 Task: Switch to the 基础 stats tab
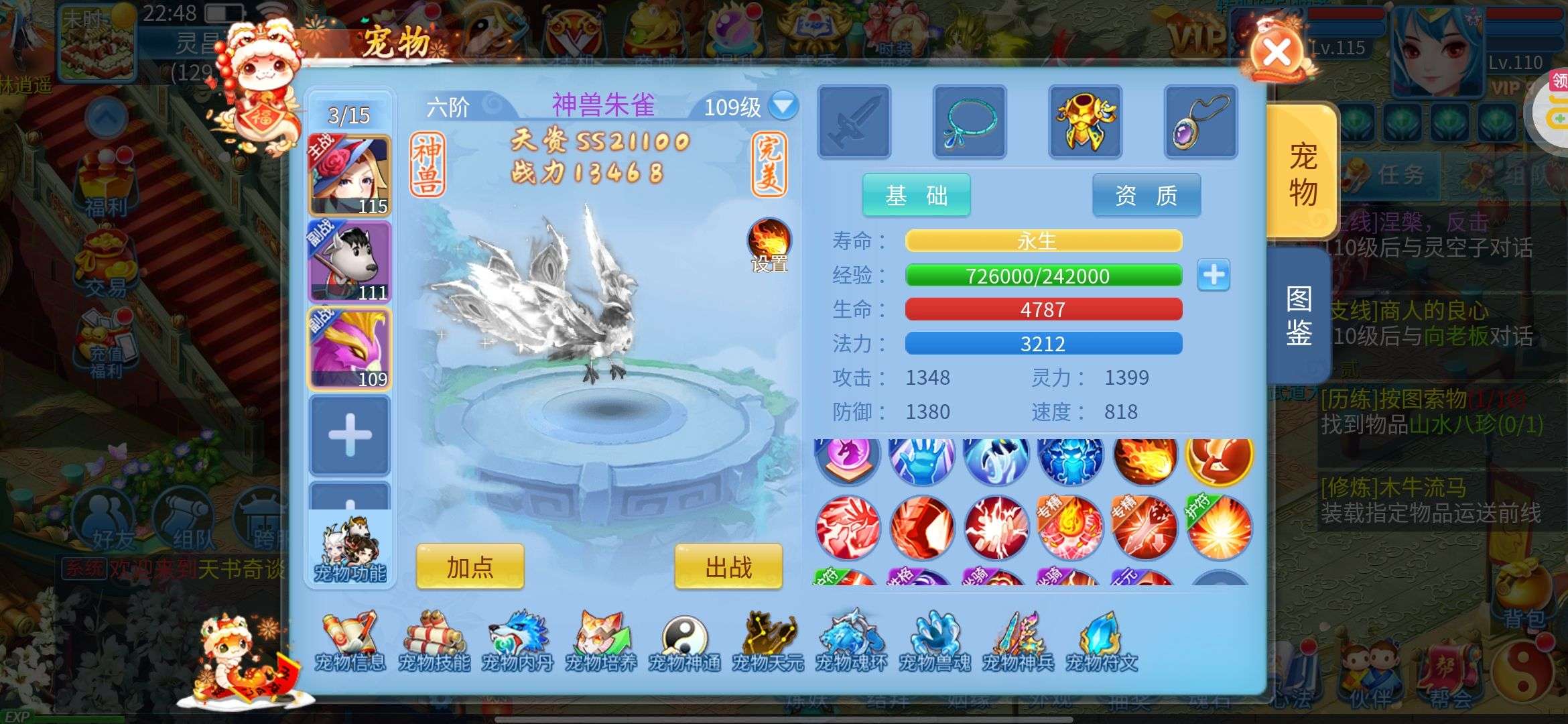tap(916, 195)
